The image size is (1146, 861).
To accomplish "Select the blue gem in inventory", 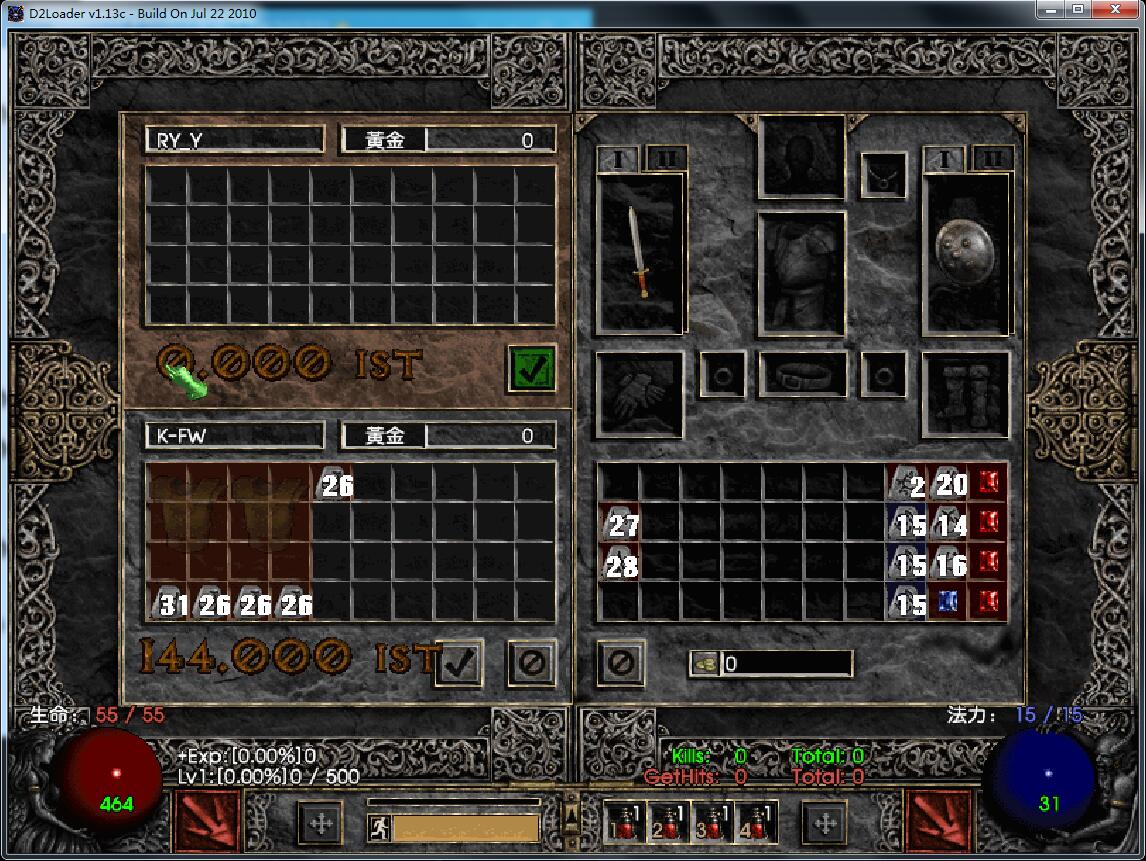I will coord(947,602).
